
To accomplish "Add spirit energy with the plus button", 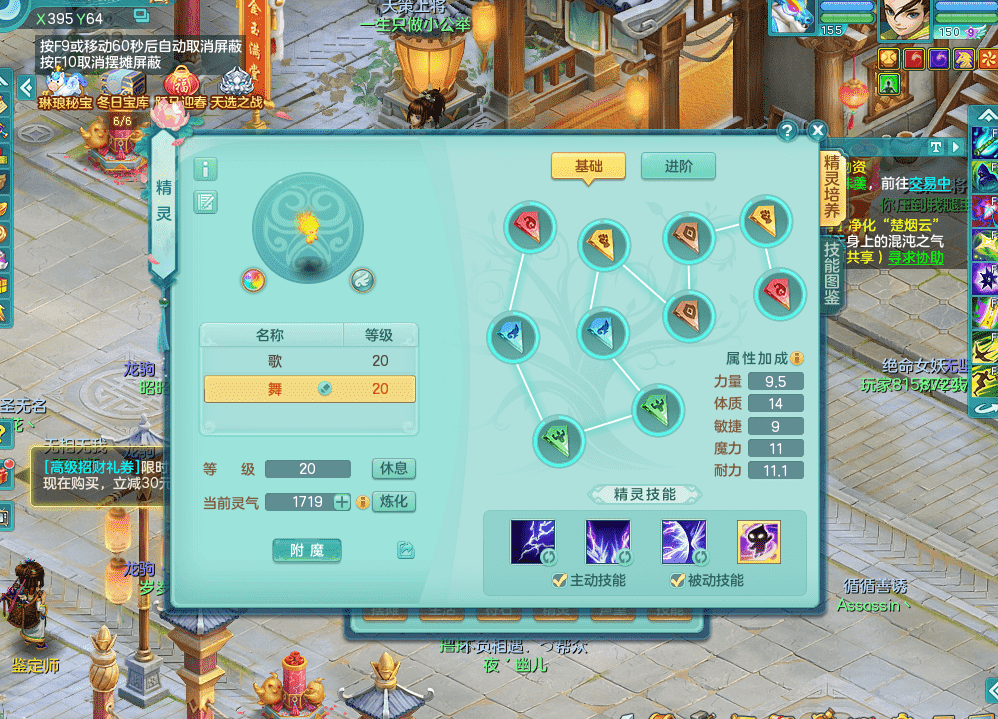I will tap(342, 502).
